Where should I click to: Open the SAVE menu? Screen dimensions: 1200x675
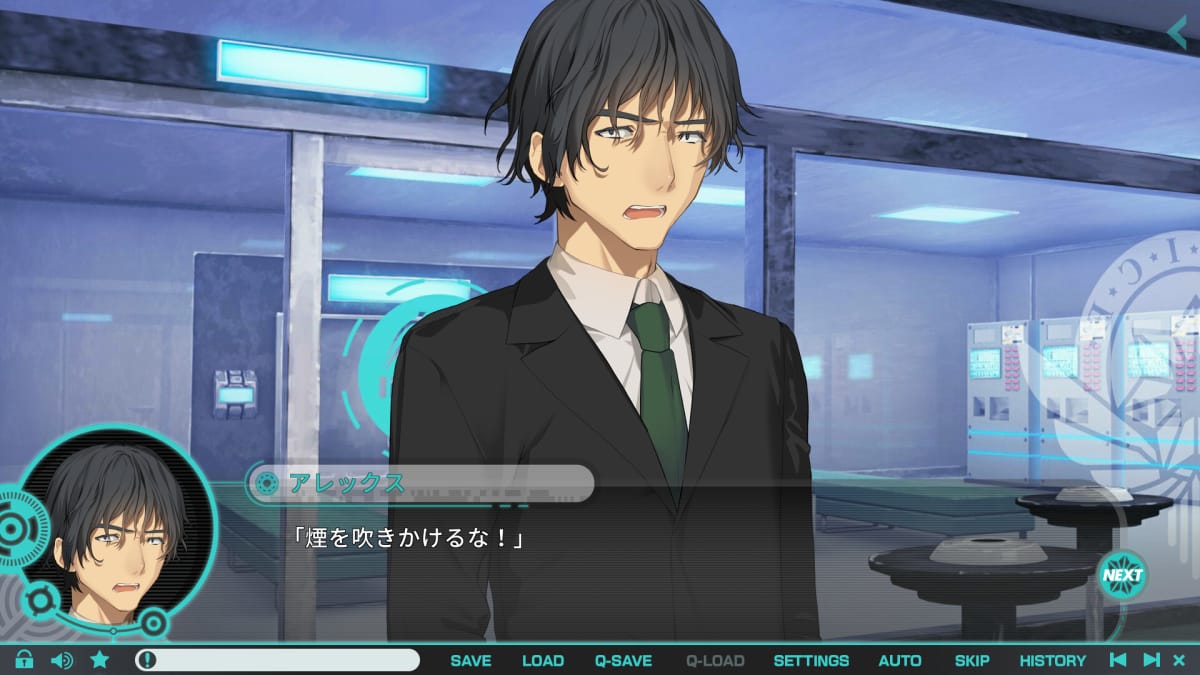tap(470, 660)
